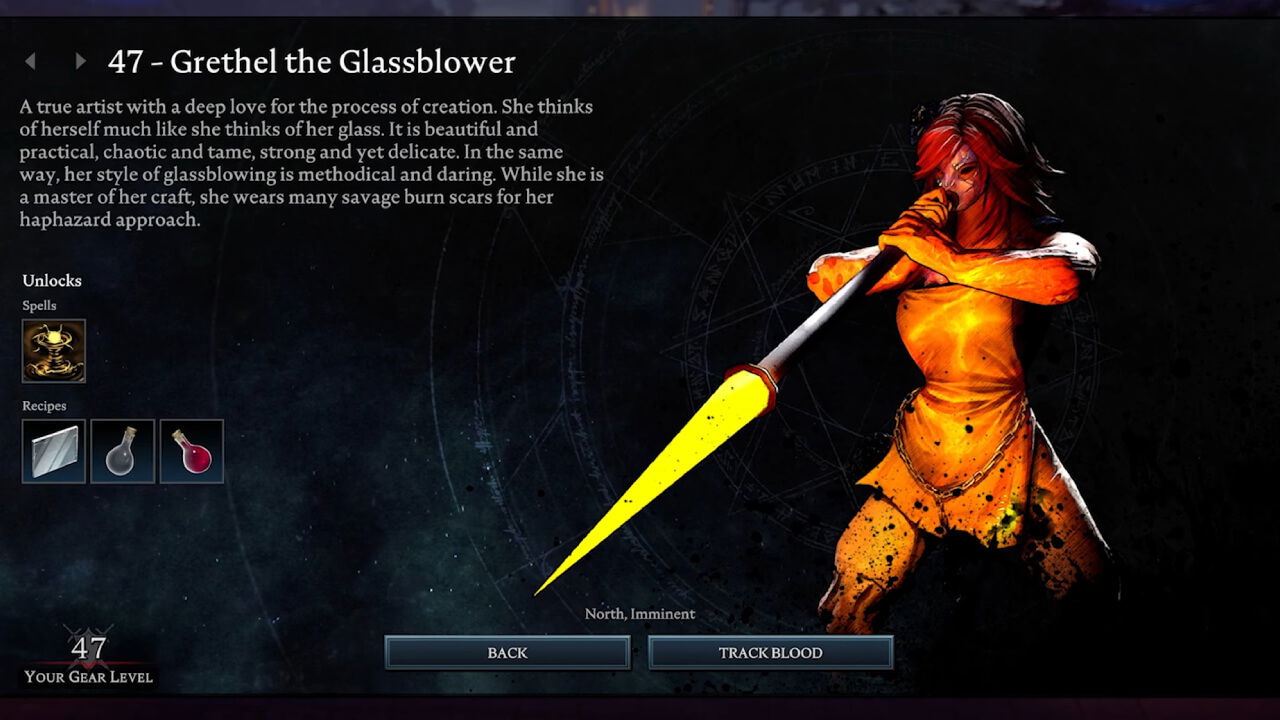Select the Empty Glass Bottle recipe icon
Screen dimensions: 1280x720
(122, 450)
